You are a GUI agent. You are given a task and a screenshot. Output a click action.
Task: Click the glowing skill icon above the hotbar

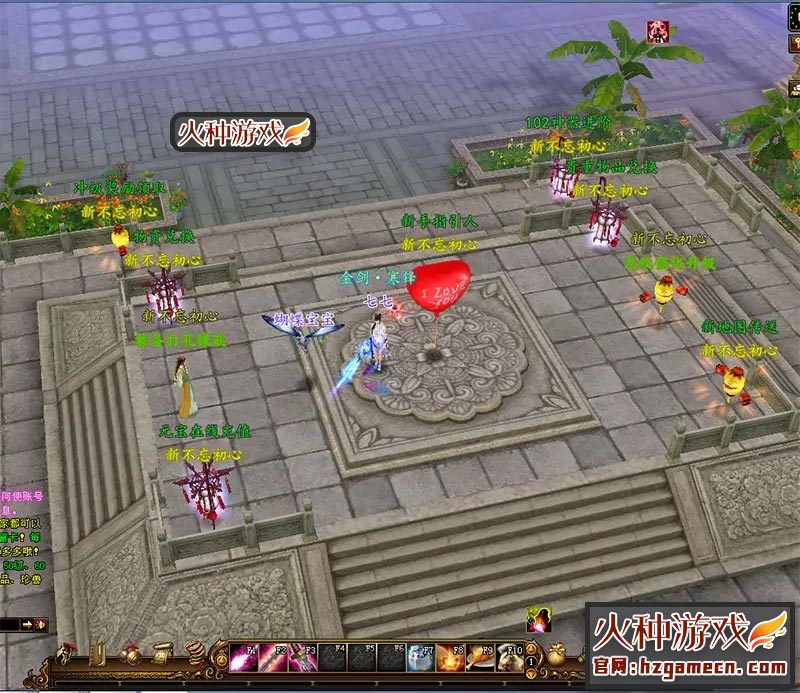(539, 620)
